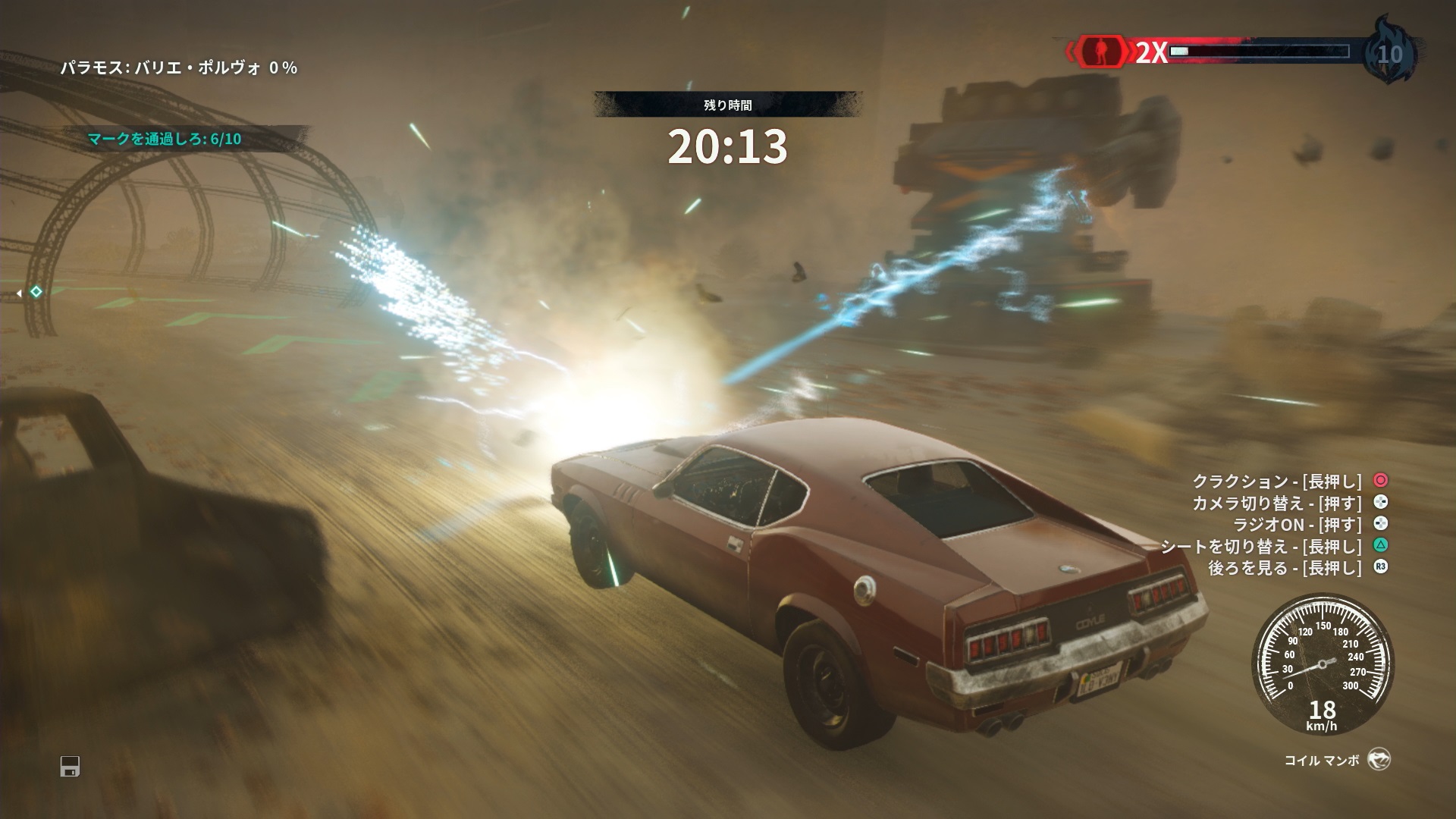The width and height of the screenshot is (1456, 819).
Task: Click the コイル マンボ vehicle icon
Action: pyautogui.click(x=1379, y=760)
